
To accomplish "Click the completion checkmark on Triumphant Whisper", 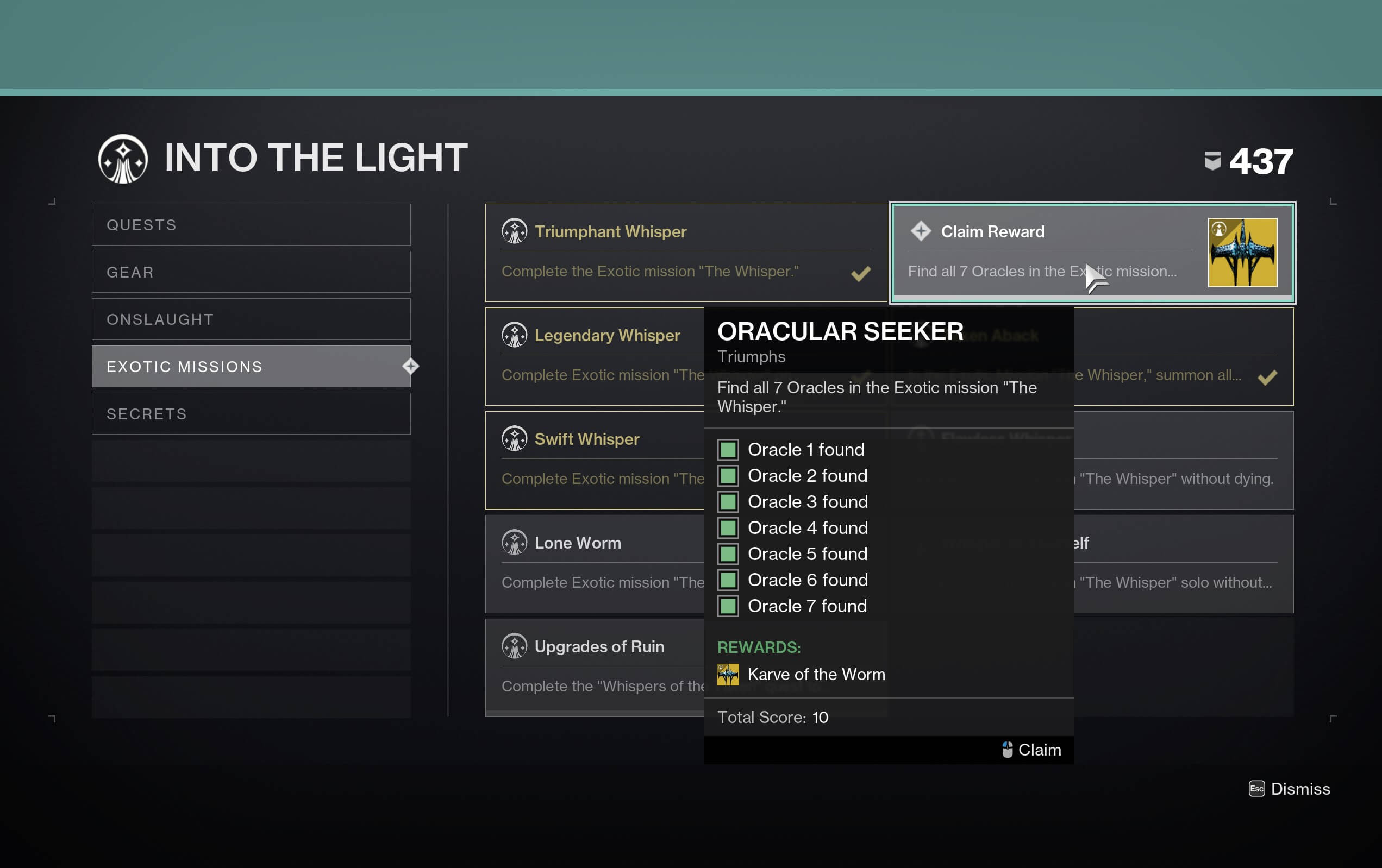I will [x=860, y=274].
